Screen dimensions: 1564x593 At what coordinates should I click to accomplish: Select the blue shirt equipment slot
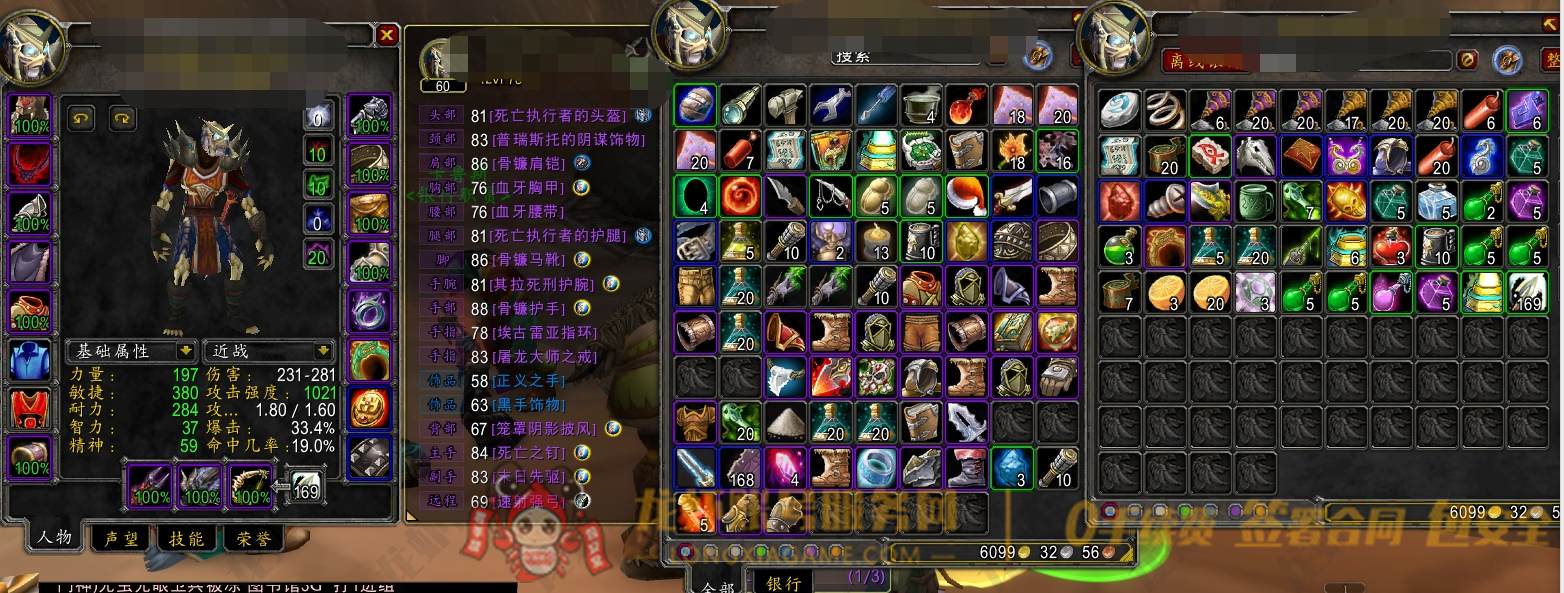click(30, 361)
